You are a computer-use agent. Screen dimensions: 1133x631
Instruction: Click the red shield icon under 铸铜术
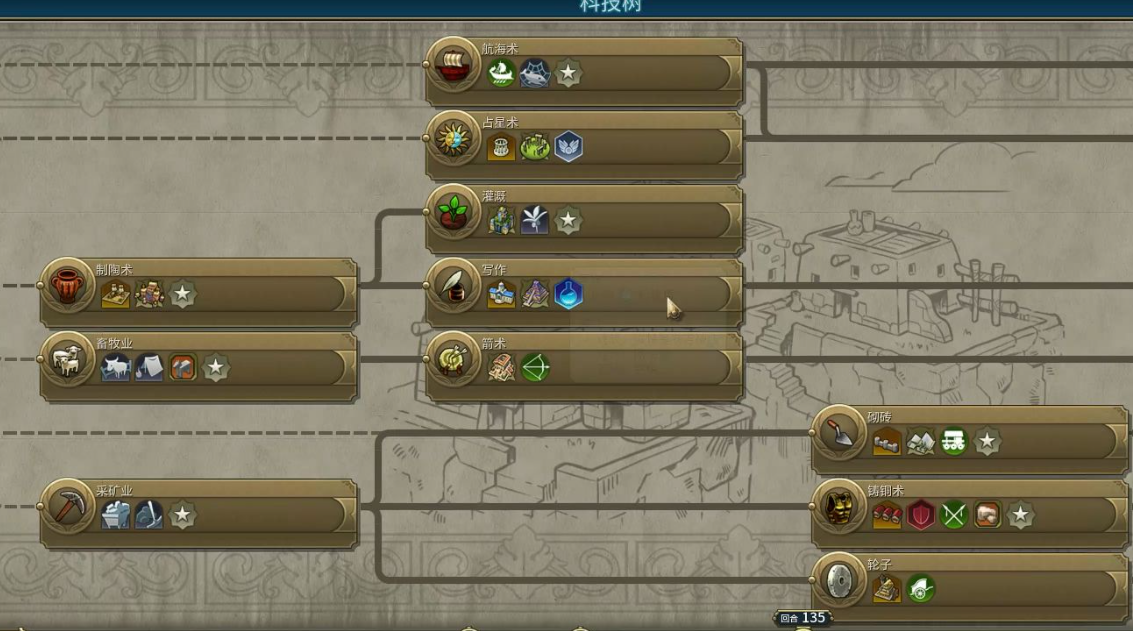click(x=920, y=515)
